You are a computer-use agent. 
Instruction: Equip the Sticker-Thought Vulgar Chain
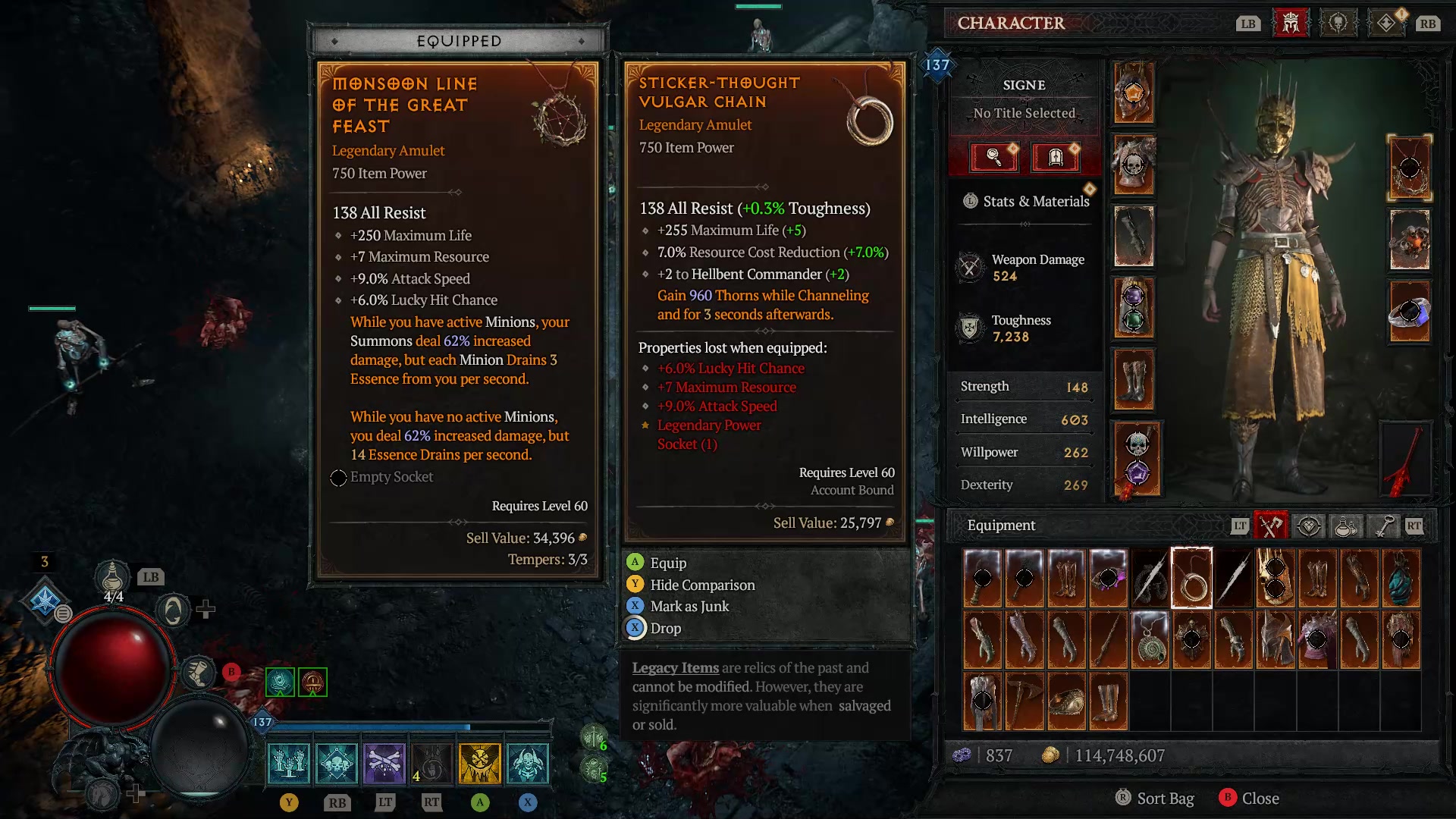pos(667,563)
